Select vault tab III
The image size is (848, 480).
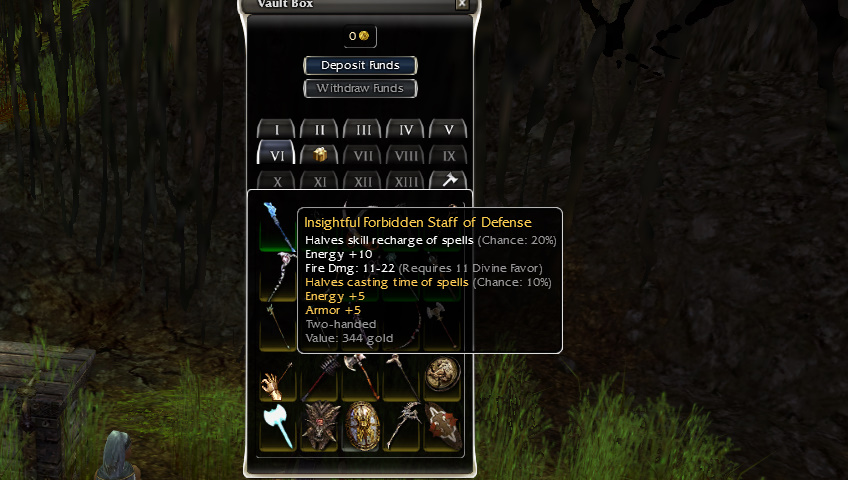pyautogui.click(x=363, y=130)
